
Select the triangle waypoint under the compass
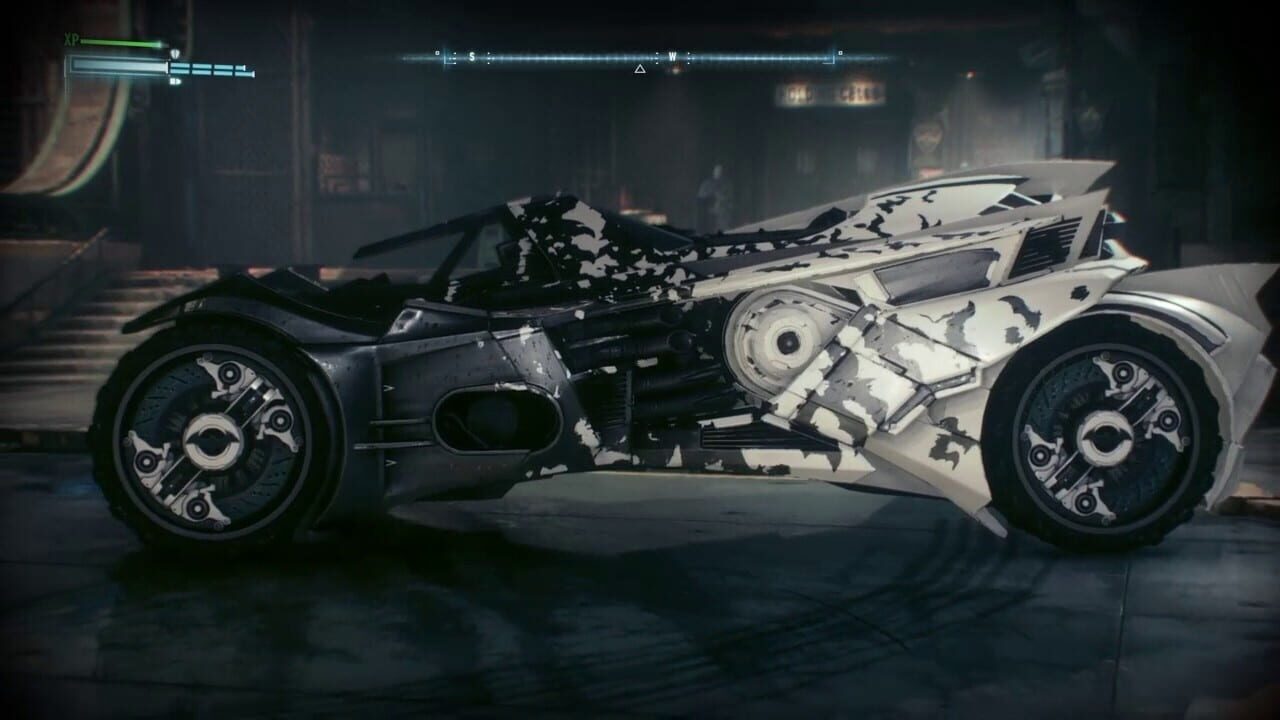[x=640, y=69]
